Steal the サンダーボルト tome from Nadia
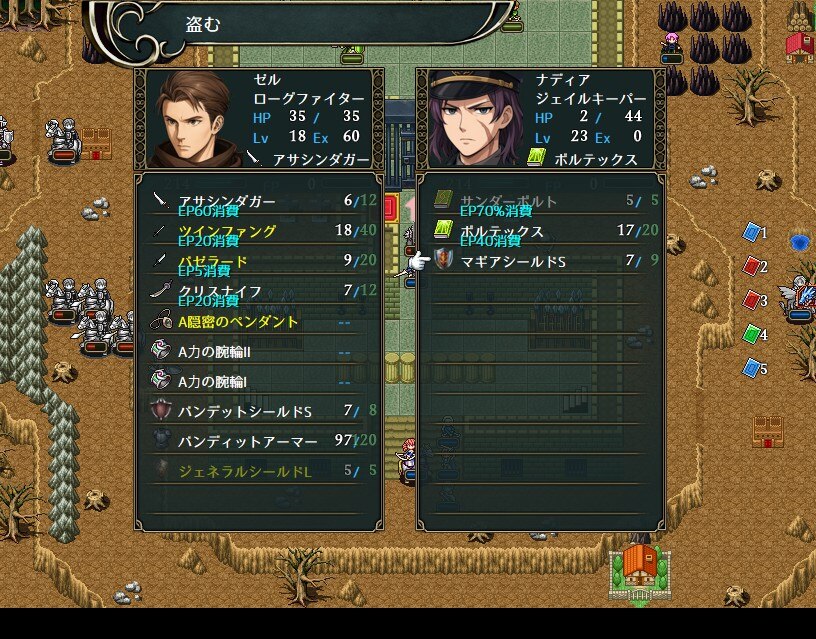 [x=540, y=201]
